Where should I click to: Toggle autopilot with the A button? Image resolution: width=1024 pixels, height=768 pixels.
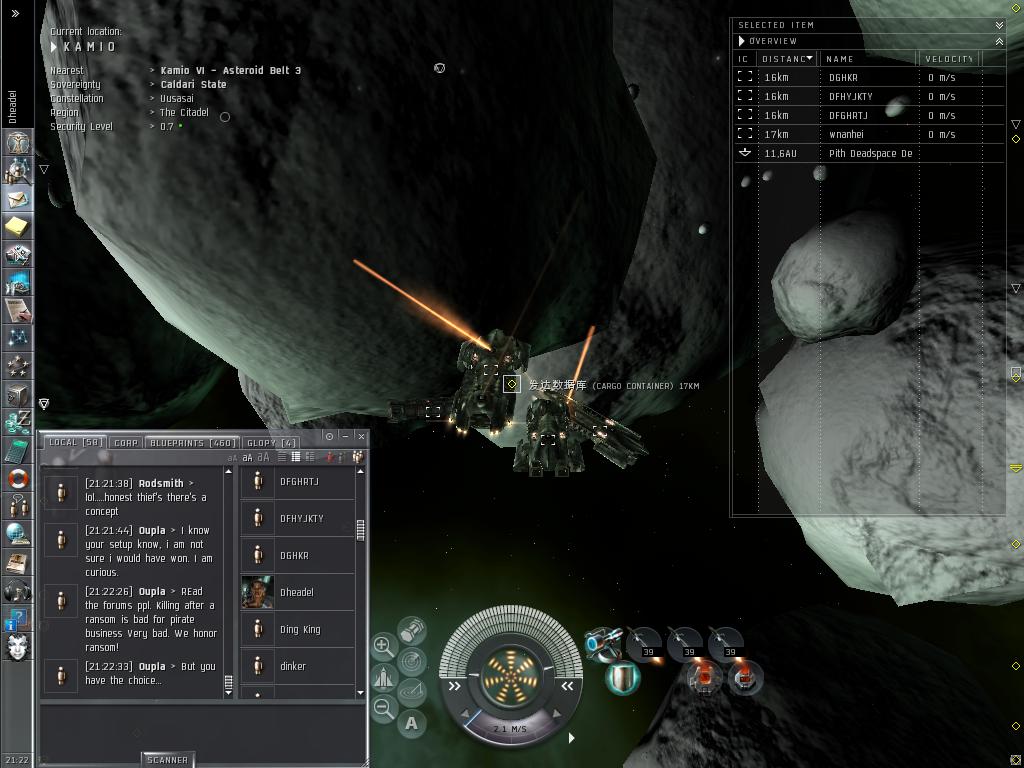412,723
